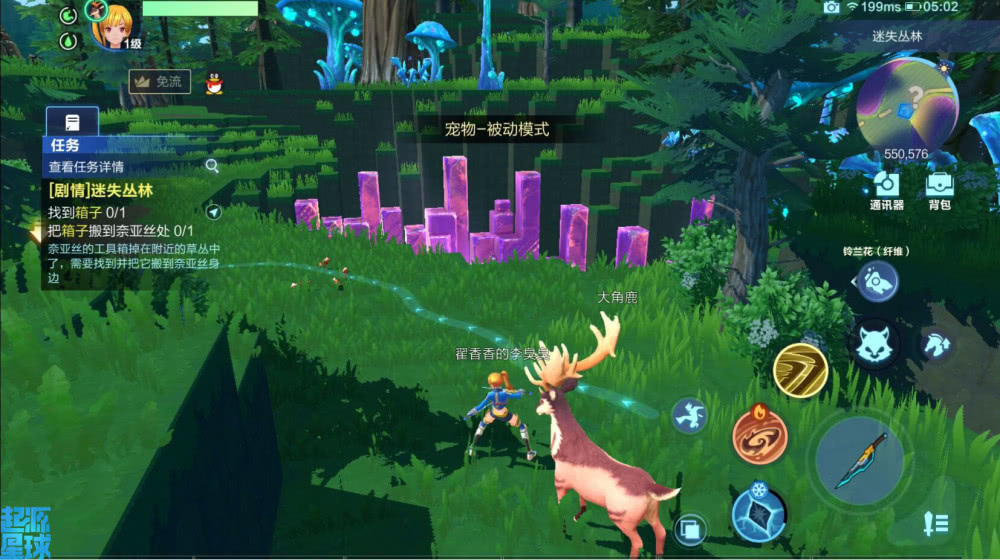The height and width of the screenshot is (560, 1000).
Task: Open the 任务 quest tab icon
Action: point(72,122)
